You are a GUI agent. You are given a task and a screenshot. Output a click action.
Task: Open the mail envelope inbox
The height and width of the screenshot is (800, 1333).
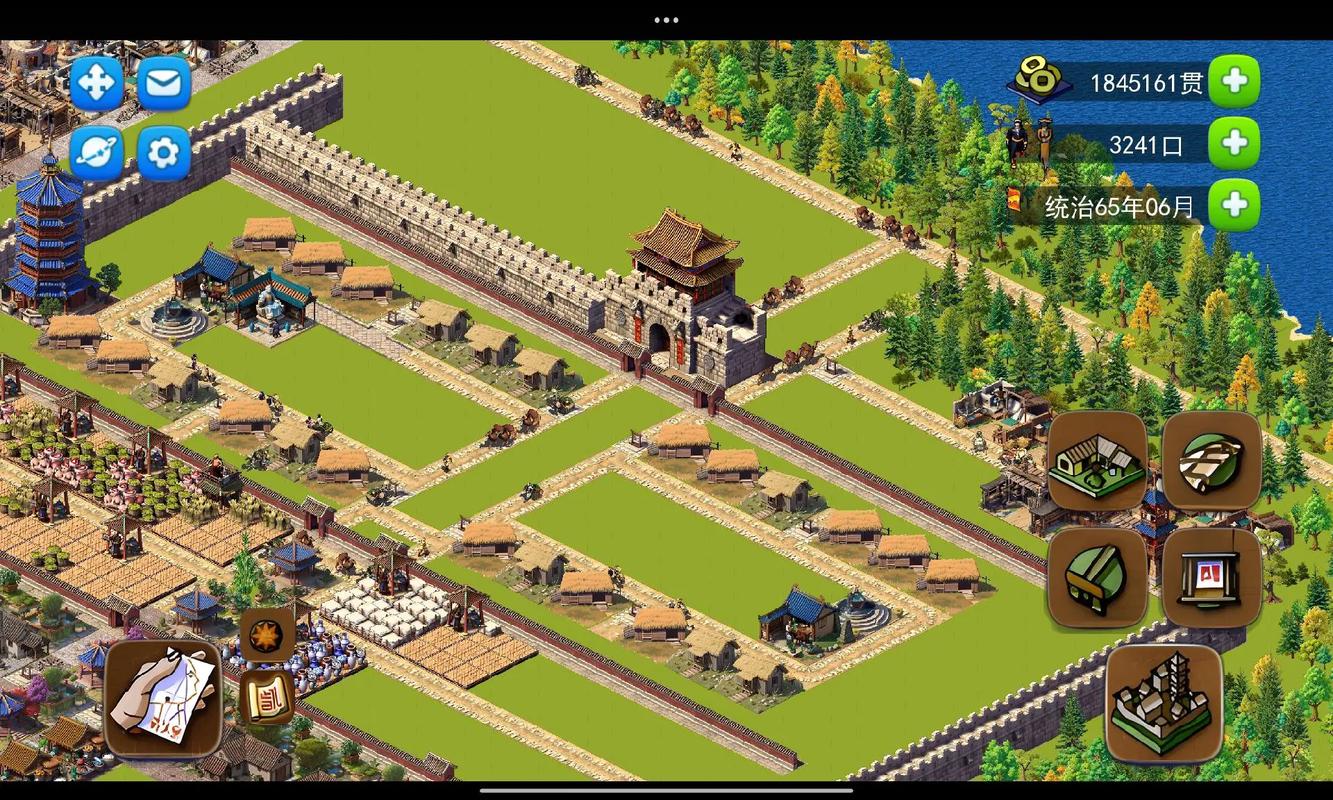pyautogui.click(x=164, y=83)
